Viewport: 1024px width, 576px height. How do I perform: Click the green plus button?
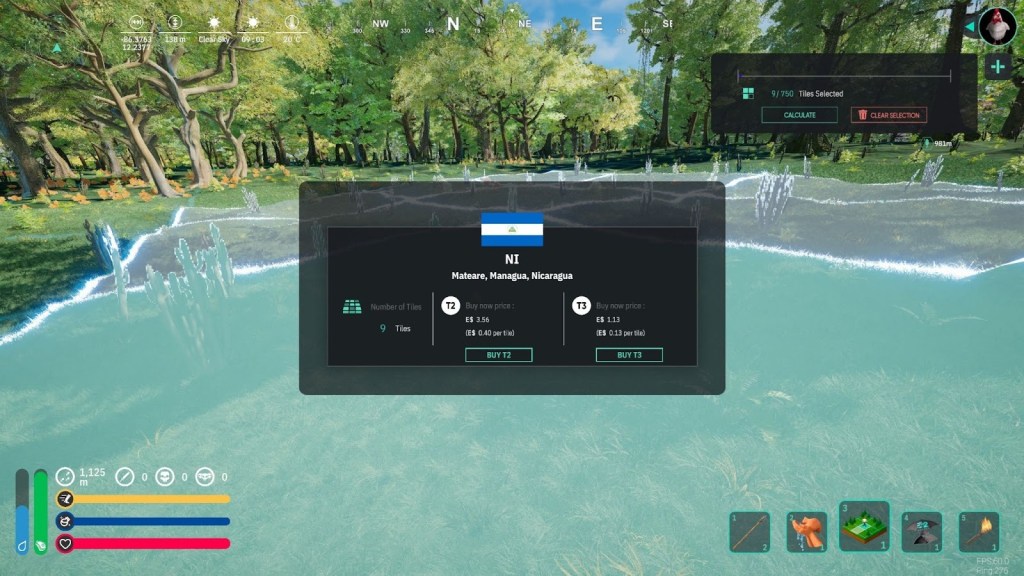point(997,67)
